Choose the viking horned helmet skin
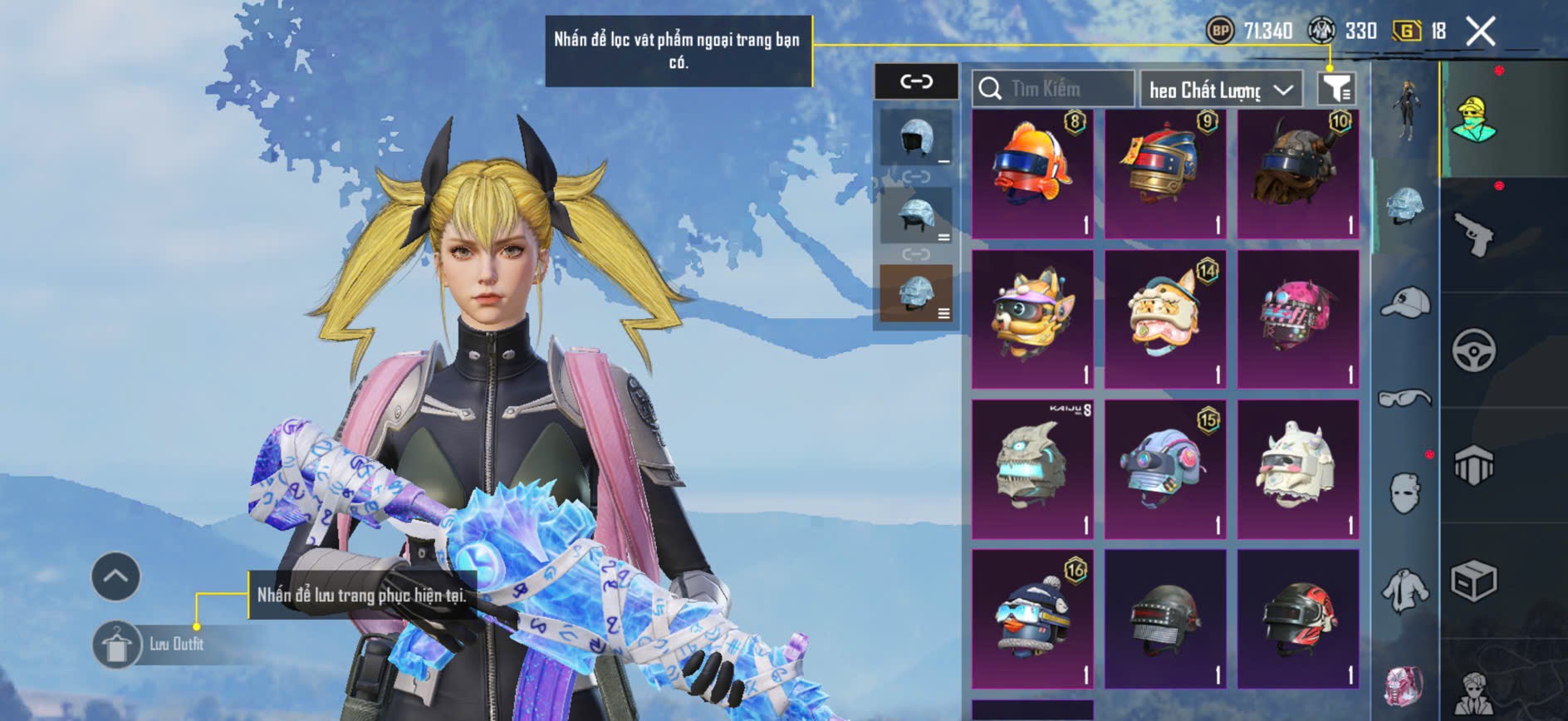 (1297, 173)
